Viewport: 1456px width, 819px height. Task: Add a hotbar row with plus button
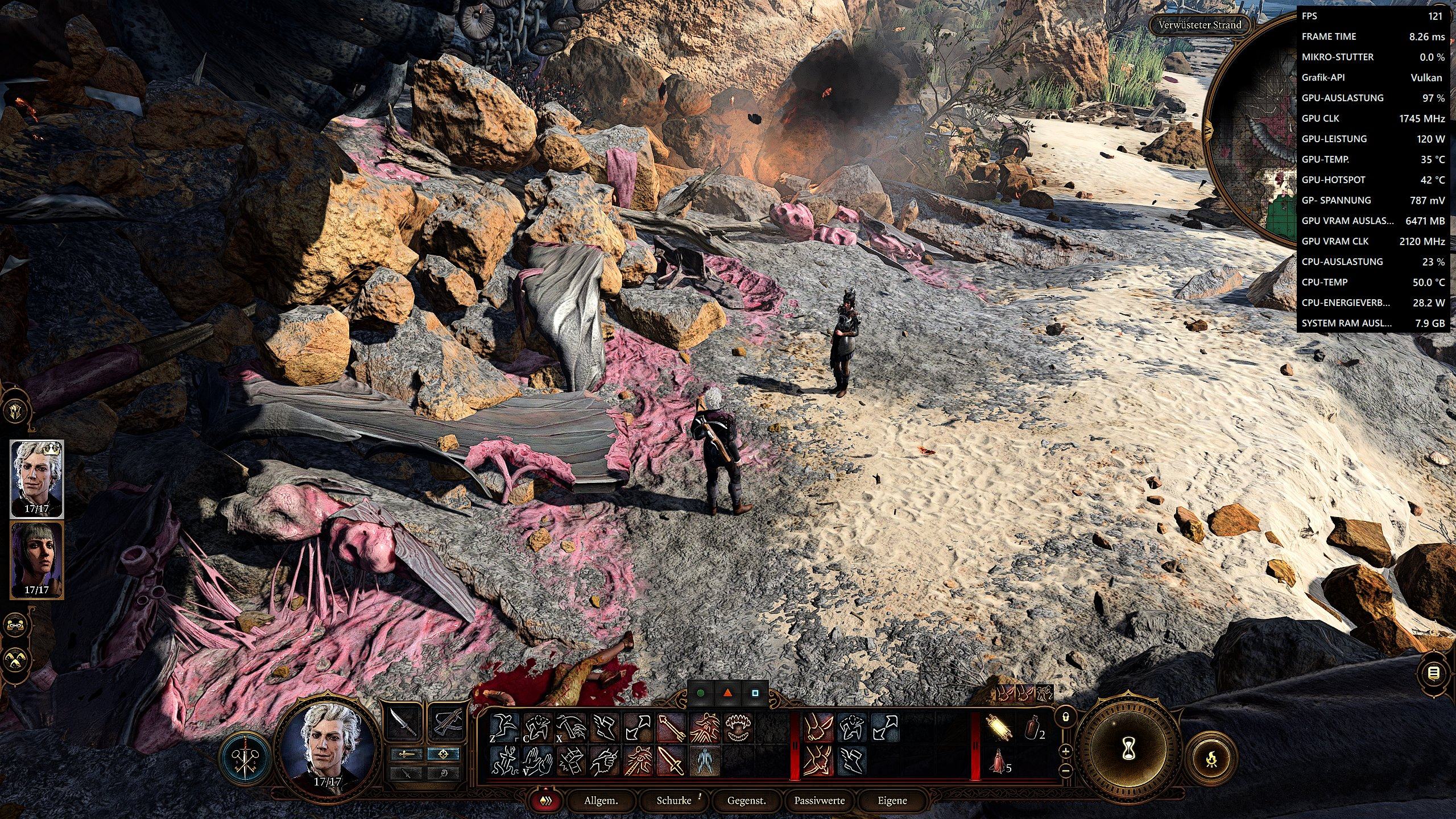tap(1066, 751)
